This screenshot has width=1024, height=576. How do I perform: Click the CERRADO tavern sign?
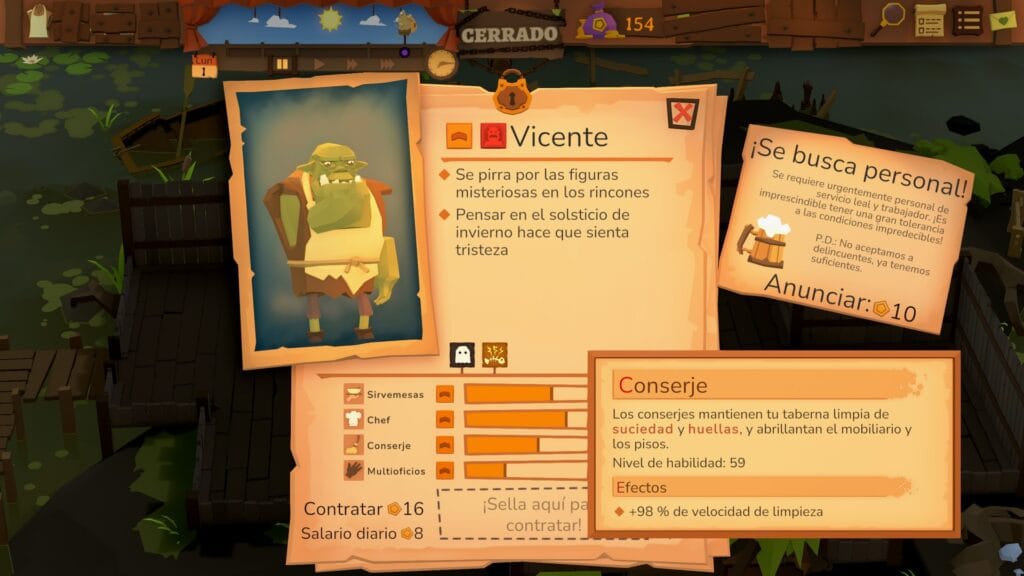tap(509, 33)
